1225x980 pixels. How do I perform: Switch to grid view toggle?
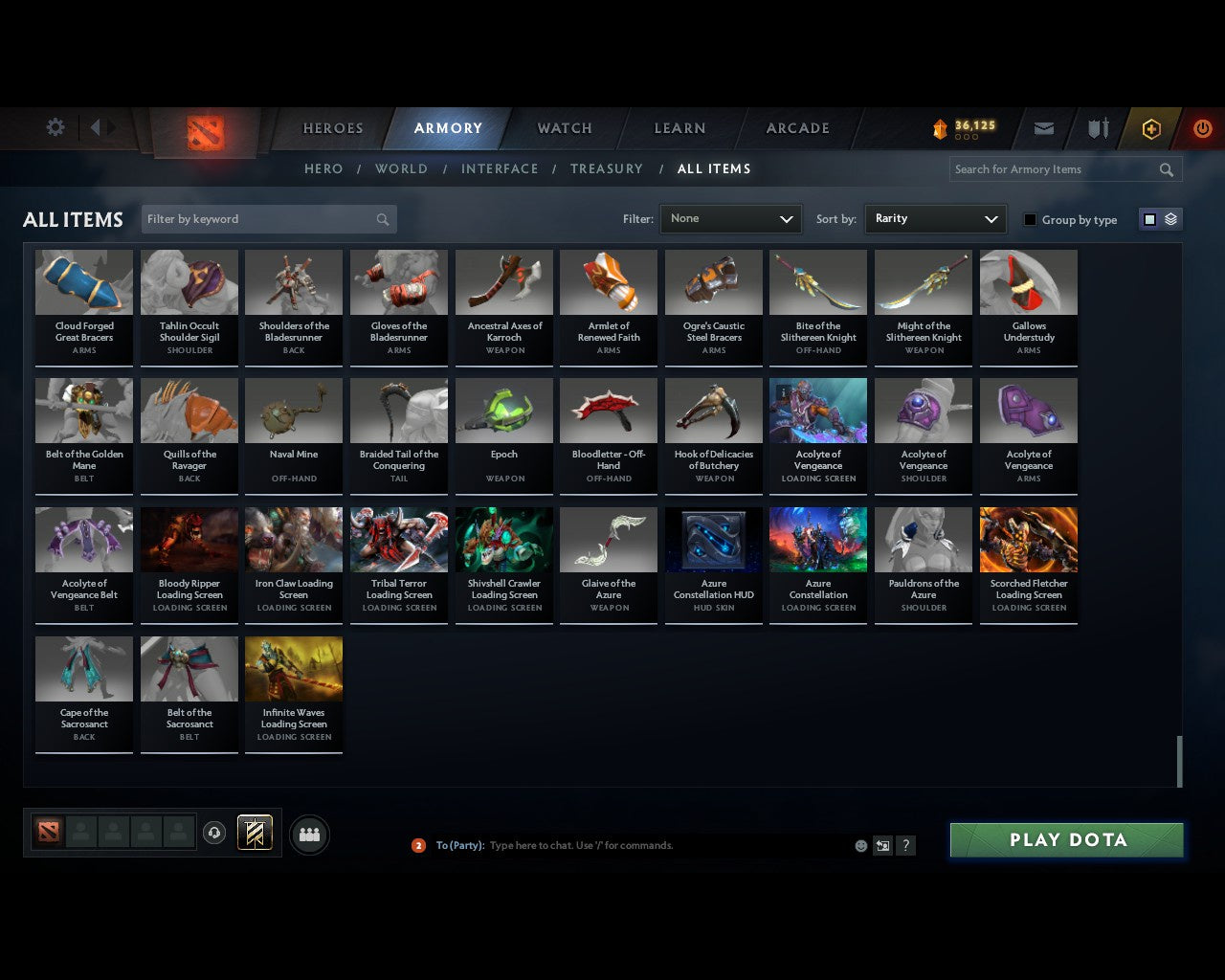[1148, 218]
